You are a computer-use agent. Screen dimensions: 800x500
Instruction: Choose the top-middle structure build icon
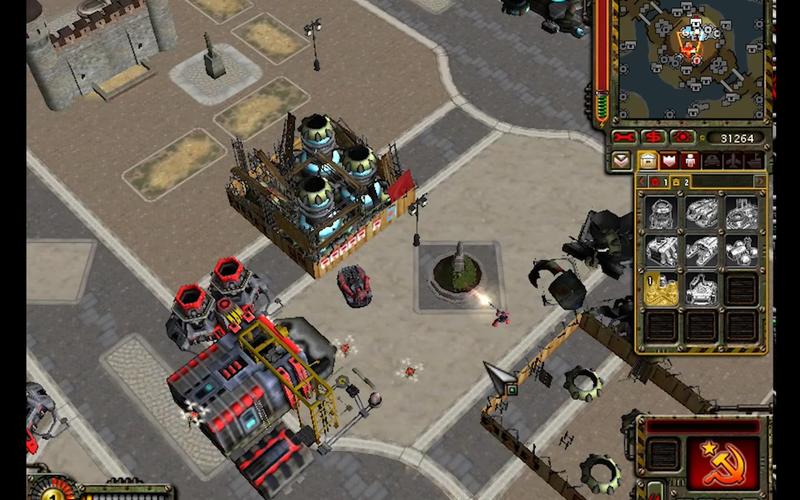coord(700,211)
